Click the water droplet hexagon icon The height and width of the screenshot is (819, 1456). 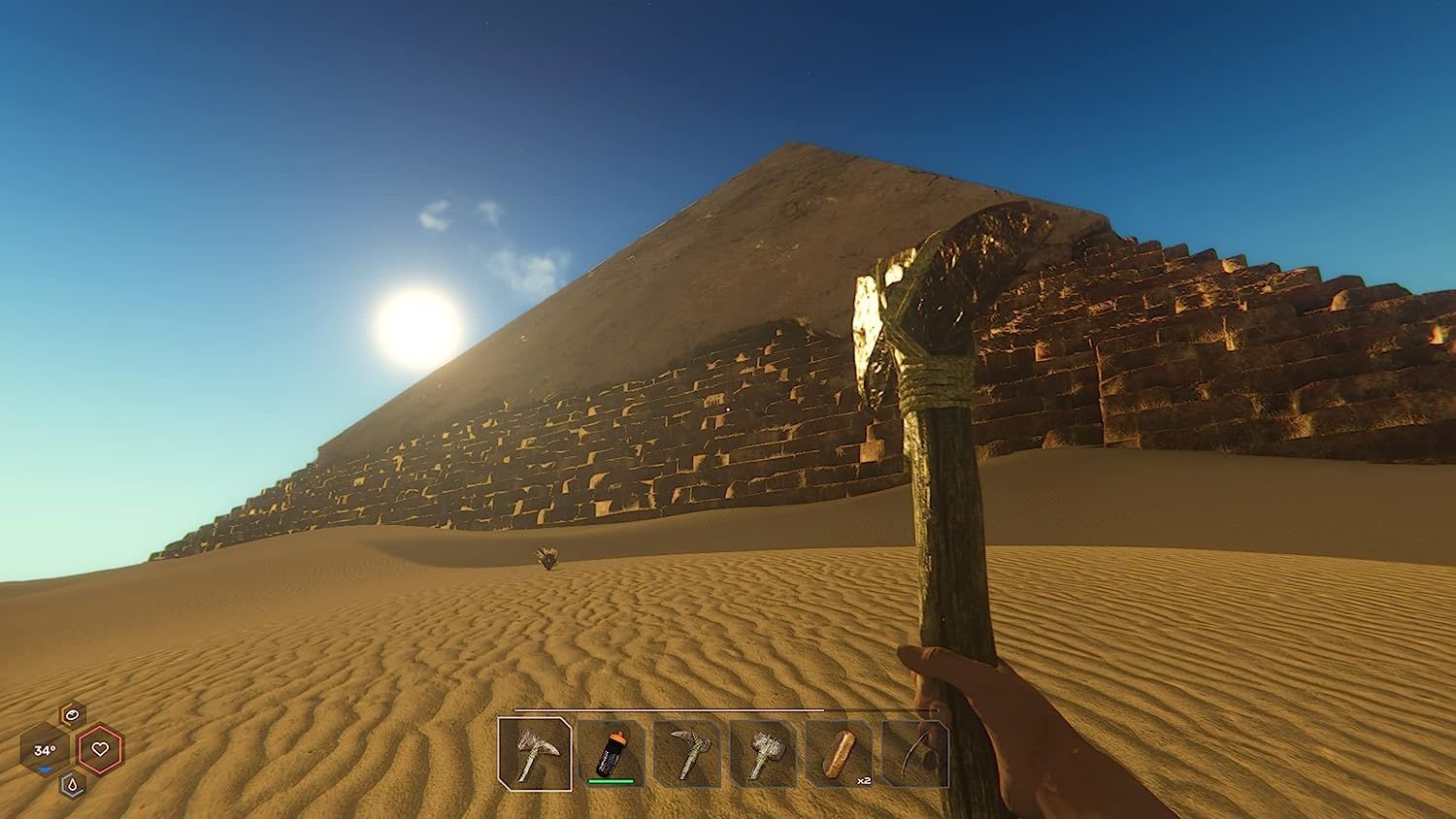click(73, 784)
